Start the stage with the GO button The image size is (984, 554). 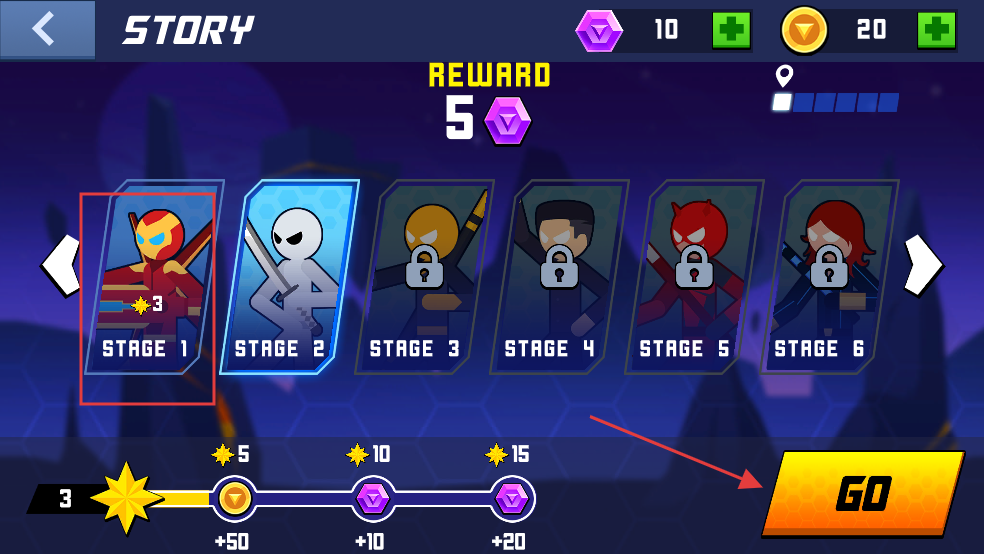(862, 492)
